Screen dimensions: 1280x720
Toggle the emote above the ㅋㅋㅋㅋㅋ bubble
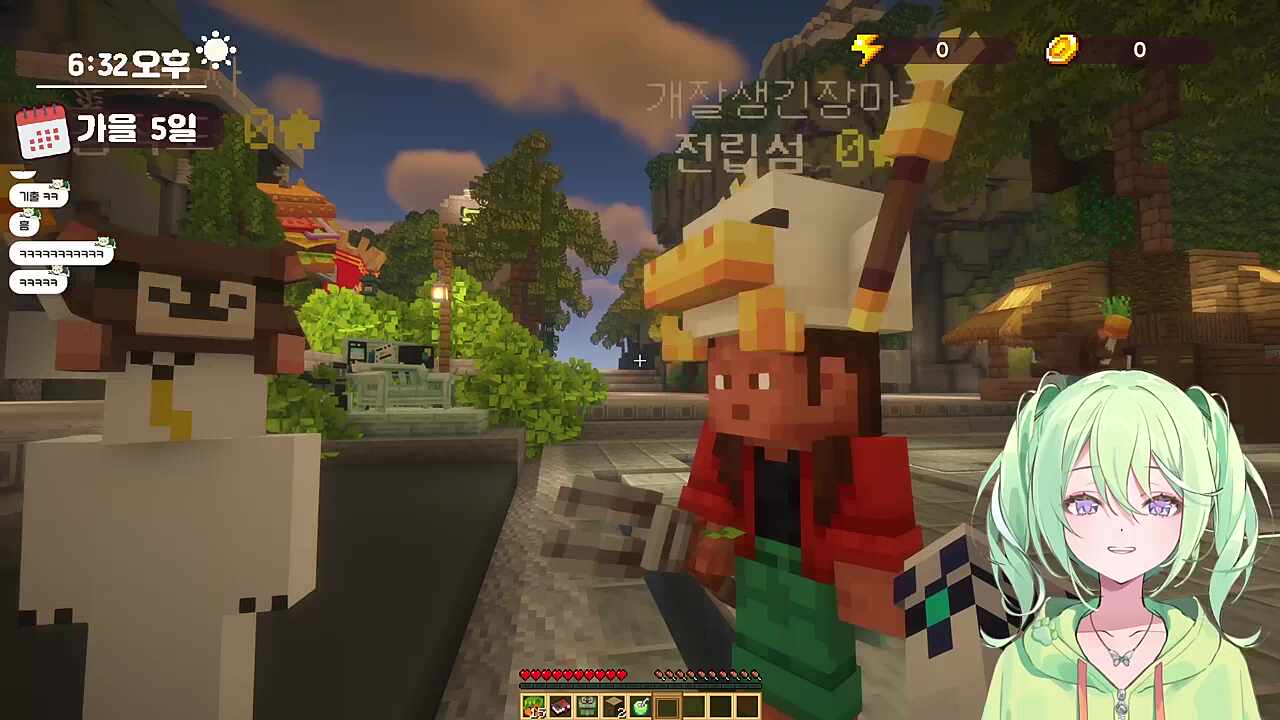[x=56, y=268]
